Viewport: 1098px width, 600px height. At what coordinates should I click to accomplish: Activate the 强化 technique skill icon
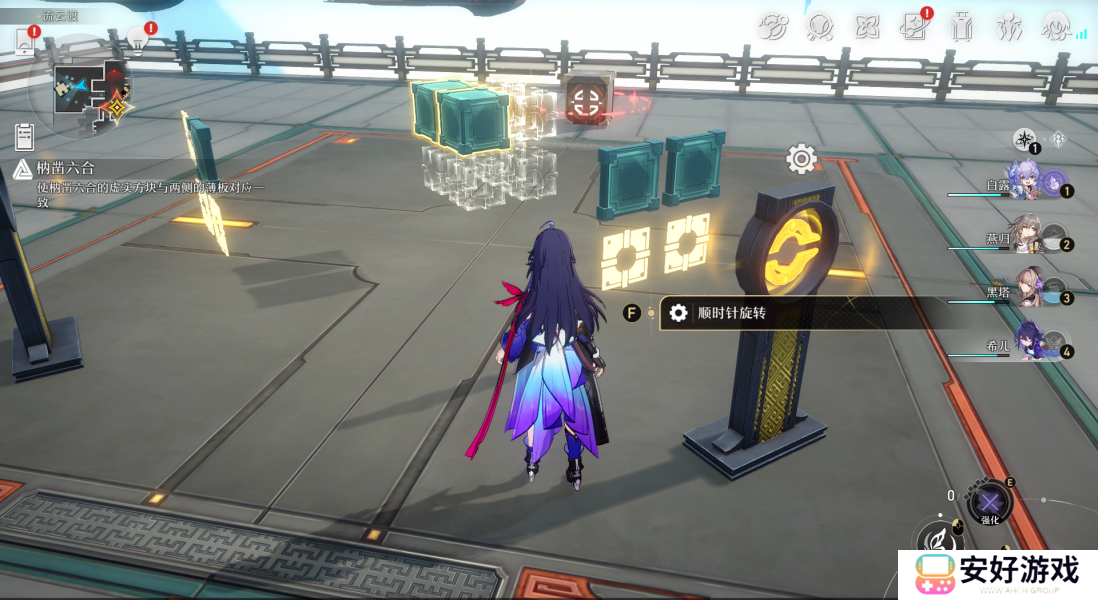pos(989,502)
